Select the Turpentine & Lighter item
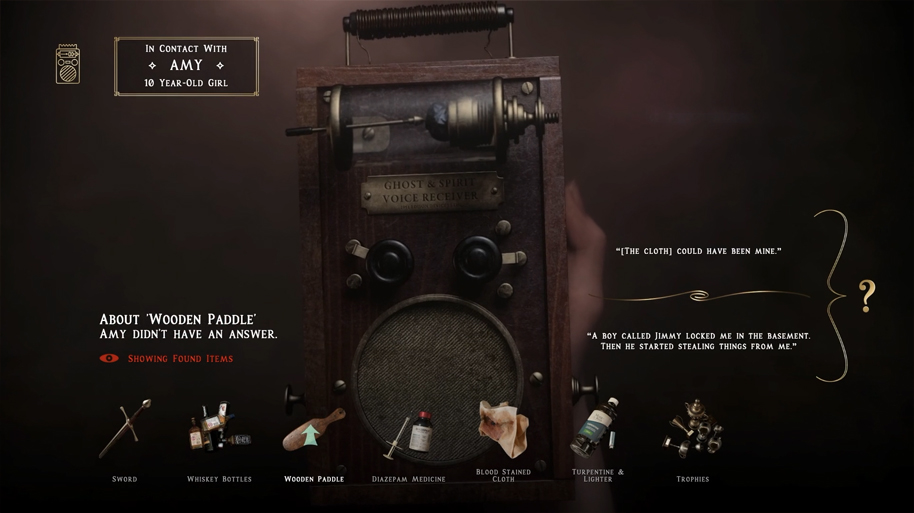This screenshot has height=513, width=914. [x=598, y=430]
